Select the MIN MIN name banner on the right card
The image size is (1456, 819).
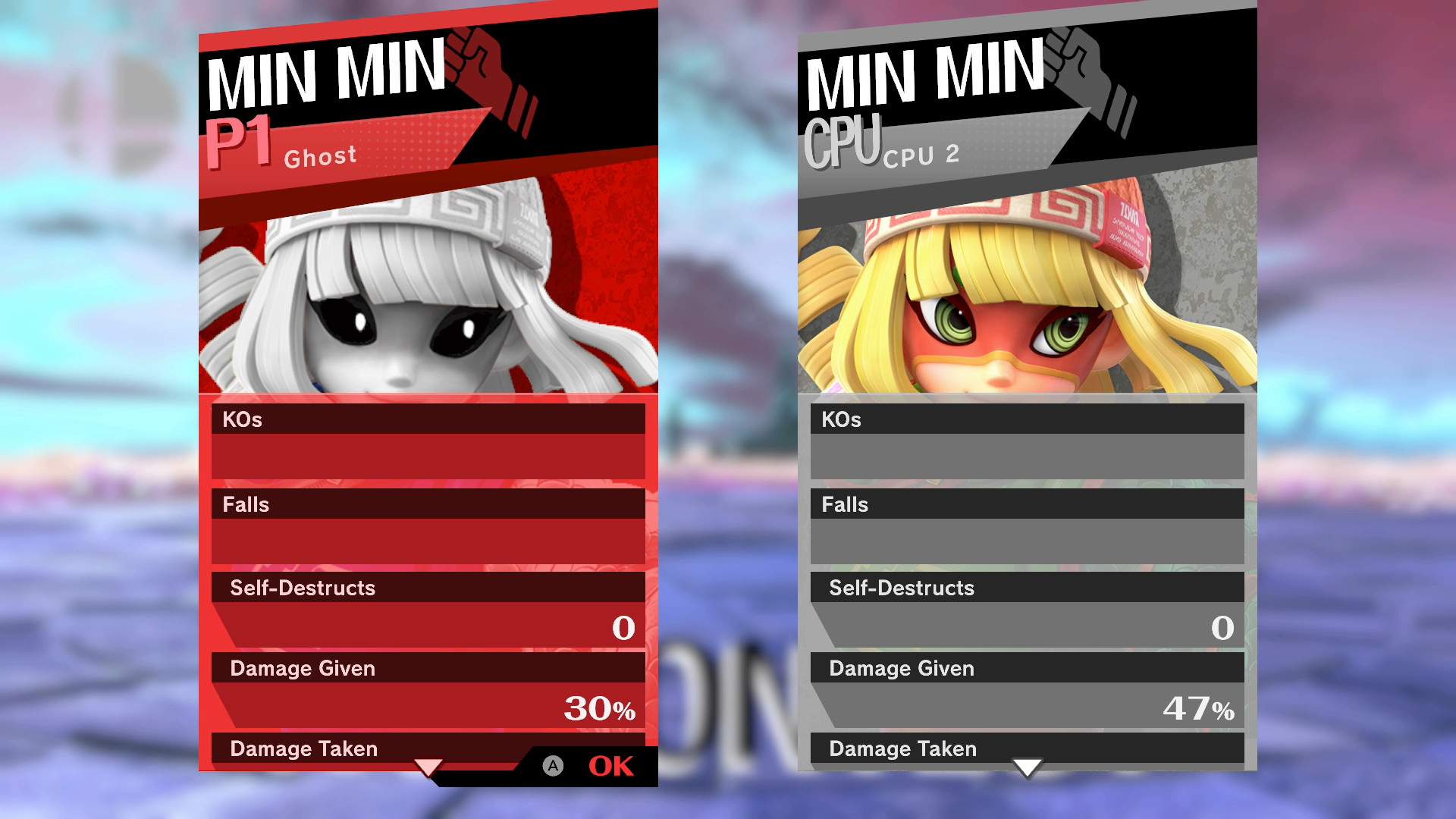coord(925,72)
